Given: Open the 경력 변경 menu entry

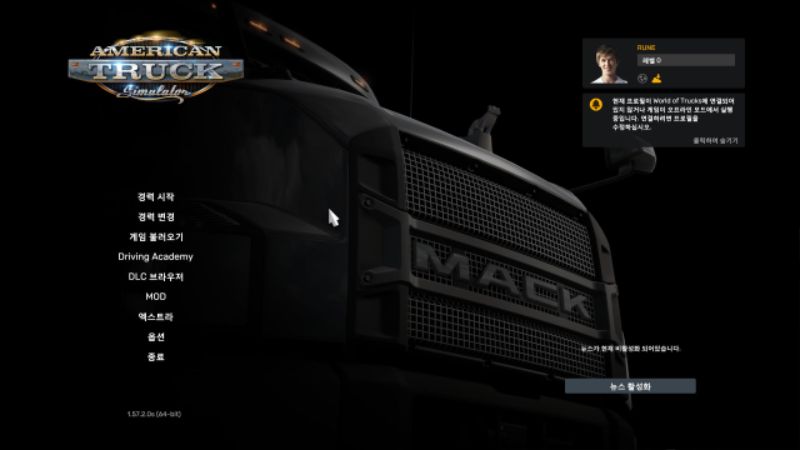Looking at the screenshot, I should click(155, 217).
